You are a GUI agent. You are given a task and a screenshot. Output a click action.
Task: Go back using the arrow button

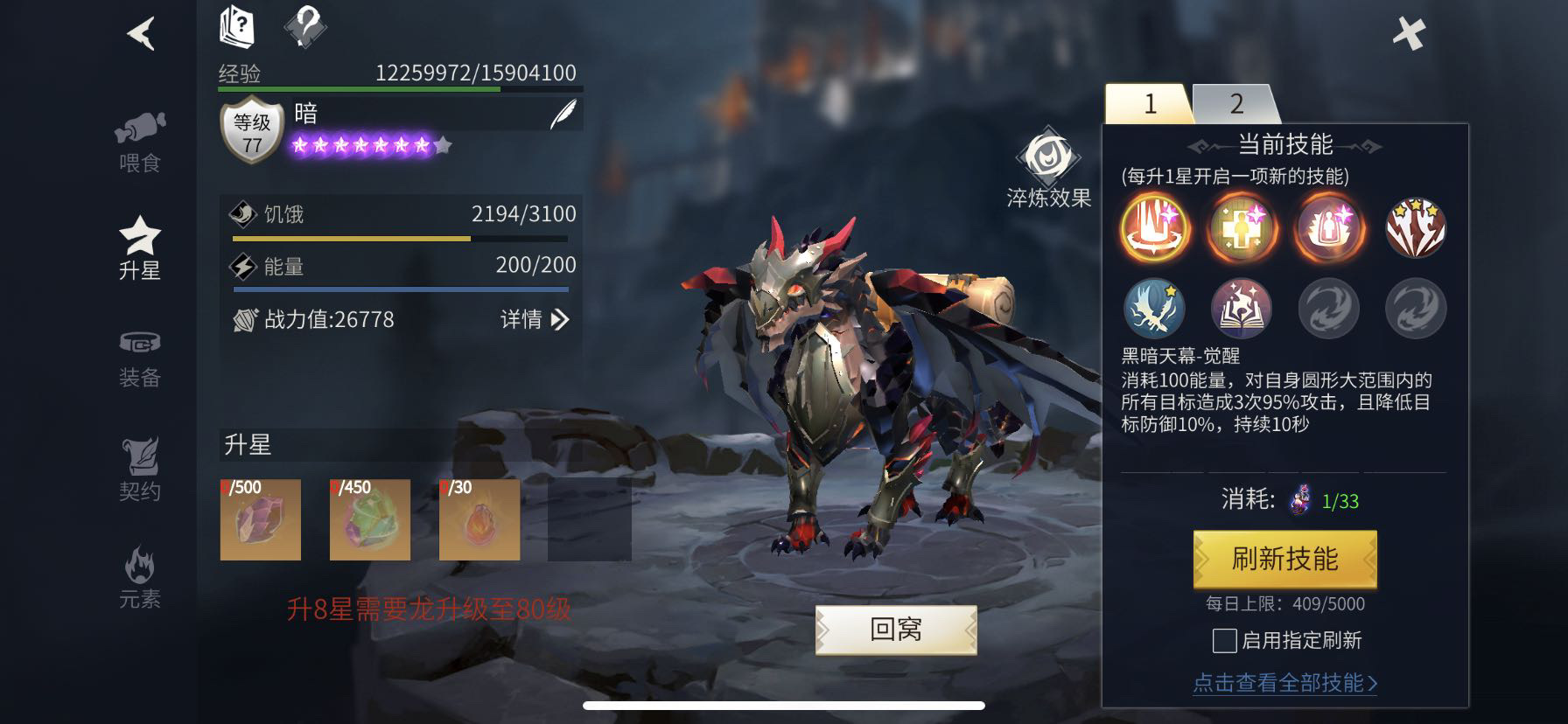[141, 34]
